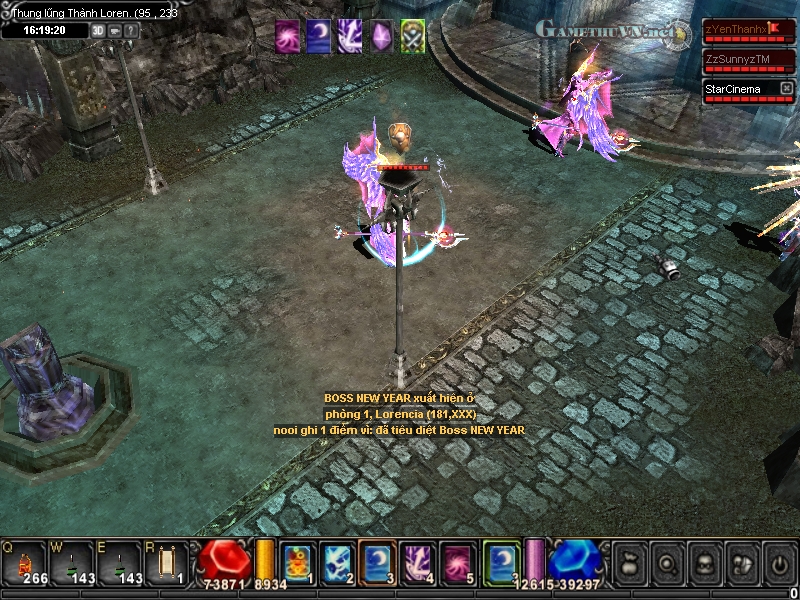Activate the pink swirl skill in slot 5
The image size is (800, 600).
pyautogui.click(x=458, y=563)
